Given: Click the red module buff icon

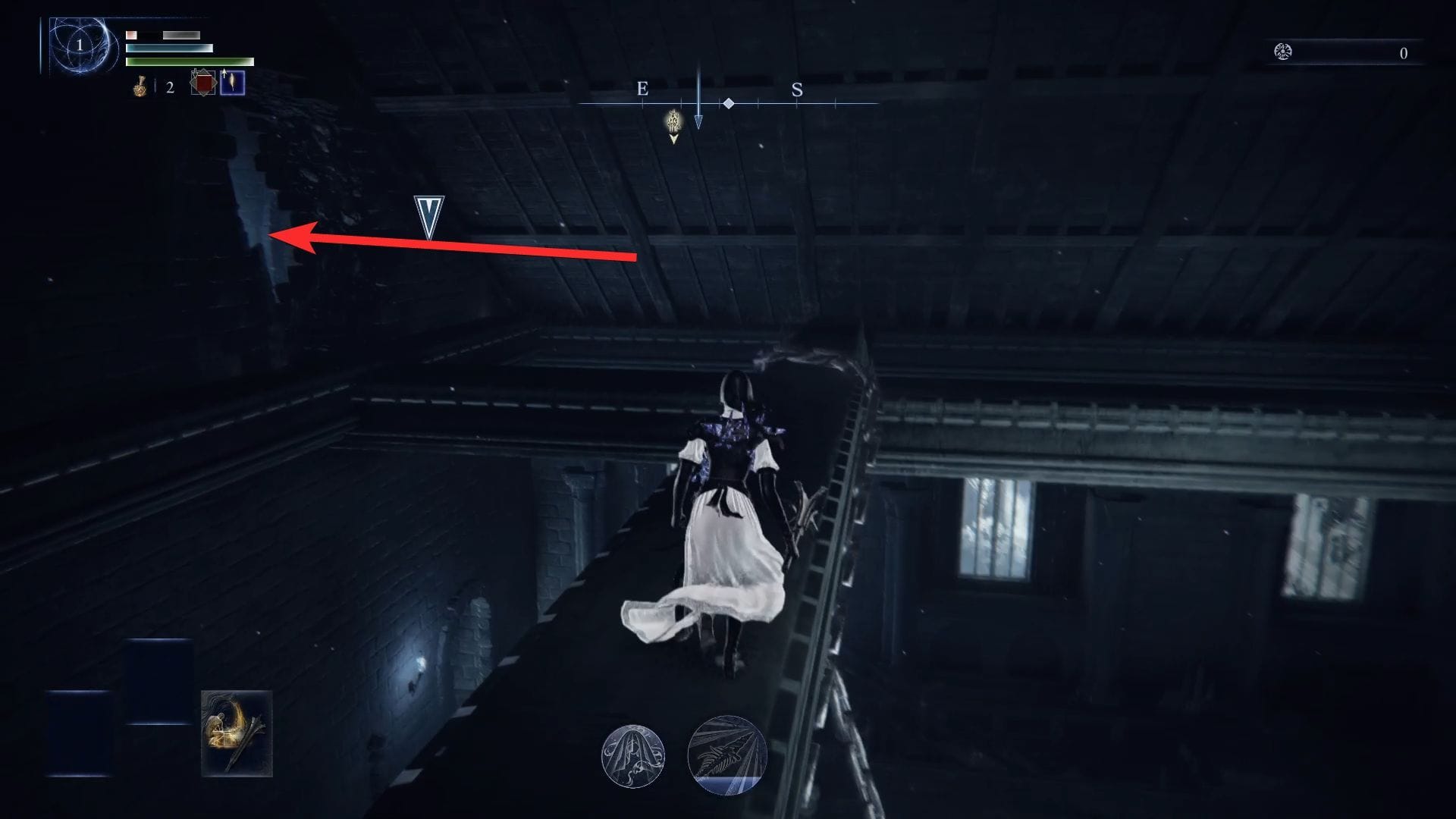Looking at the screenshot, I should click(202, 85).
